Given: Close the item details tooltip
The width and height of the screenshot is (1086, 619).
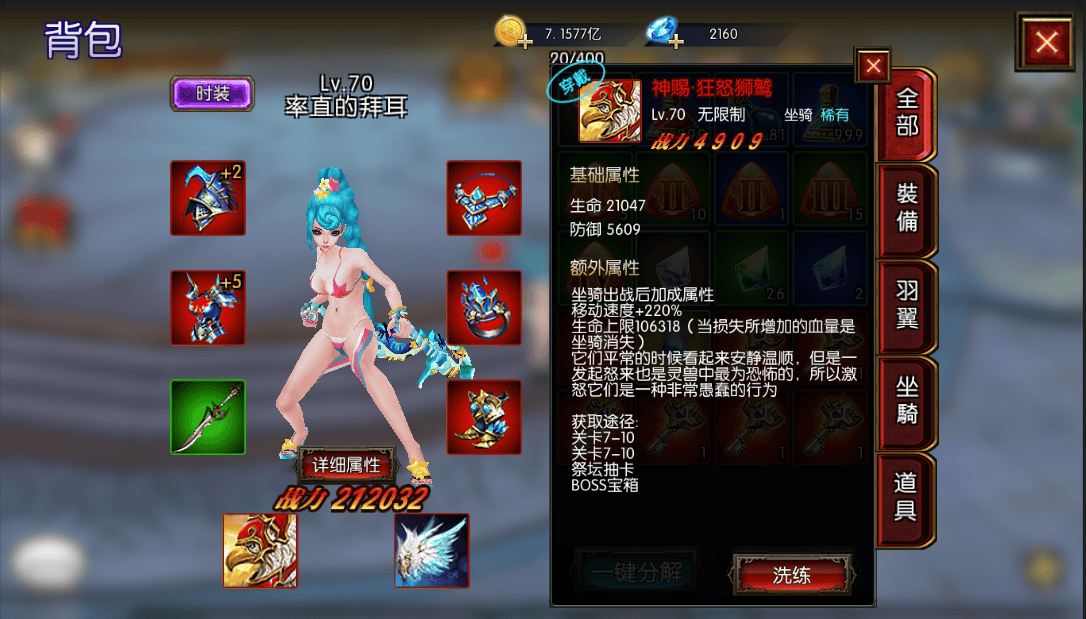Looking at the screenshot, I should click(873, 66).
